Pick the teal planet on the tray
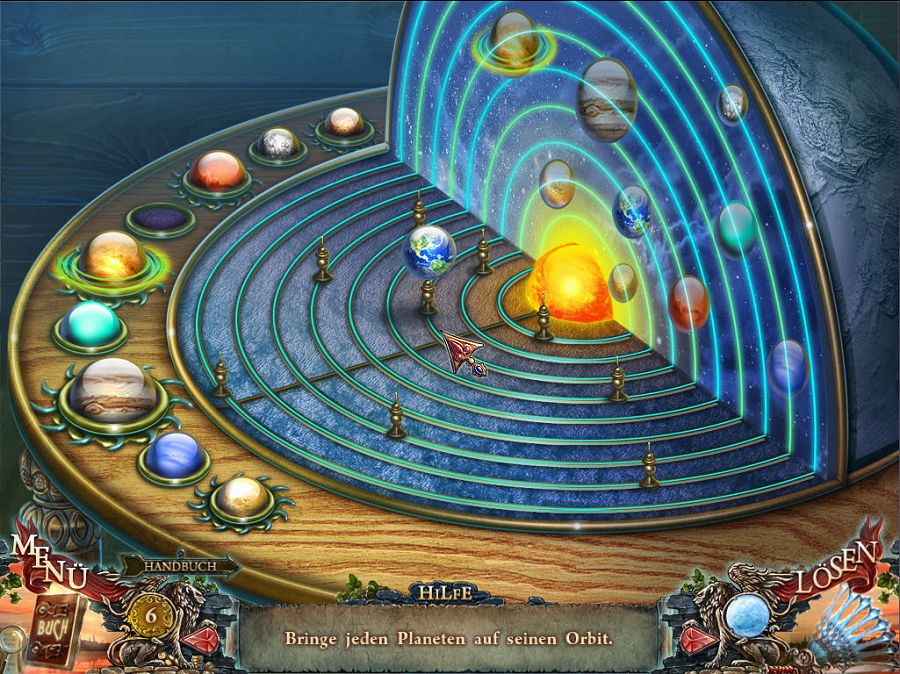This screenshot has height=674, width=900. (91, 323)
